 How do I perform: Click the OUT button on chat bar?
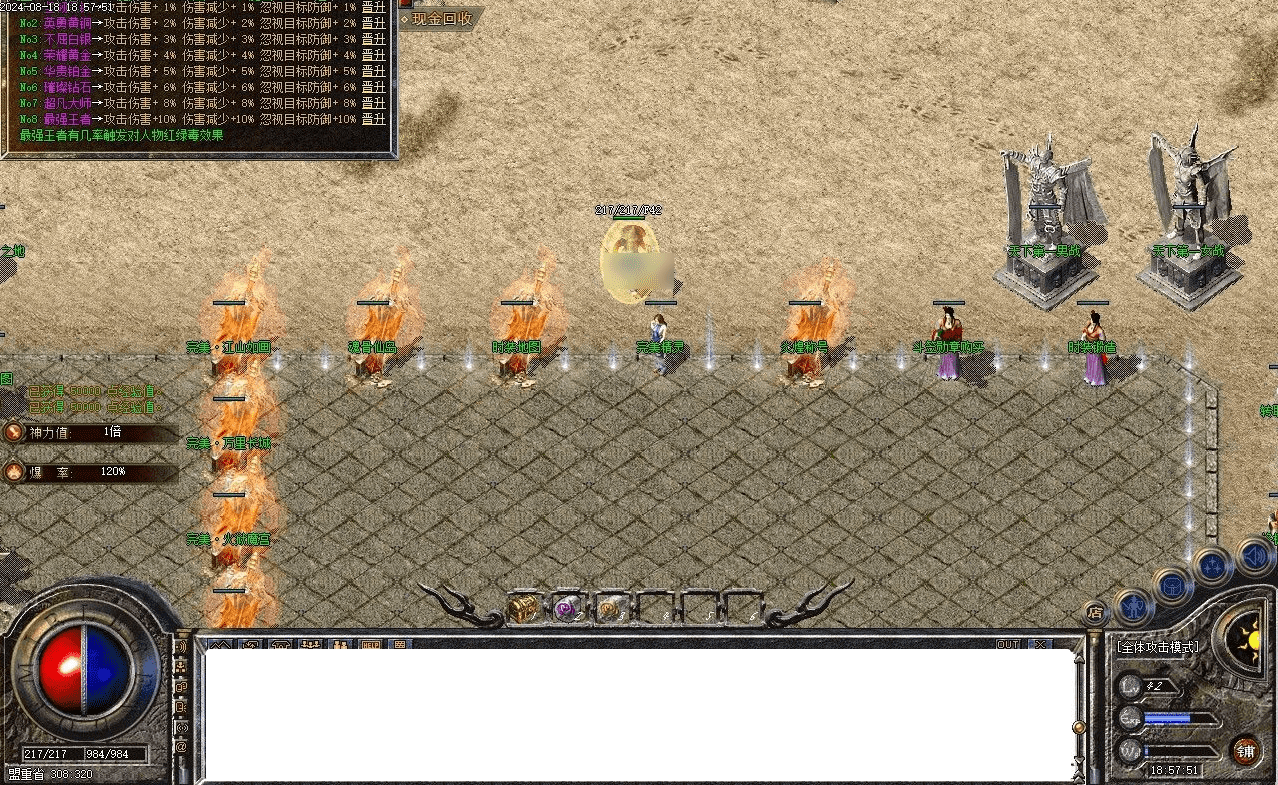[x=1008, y=644]
